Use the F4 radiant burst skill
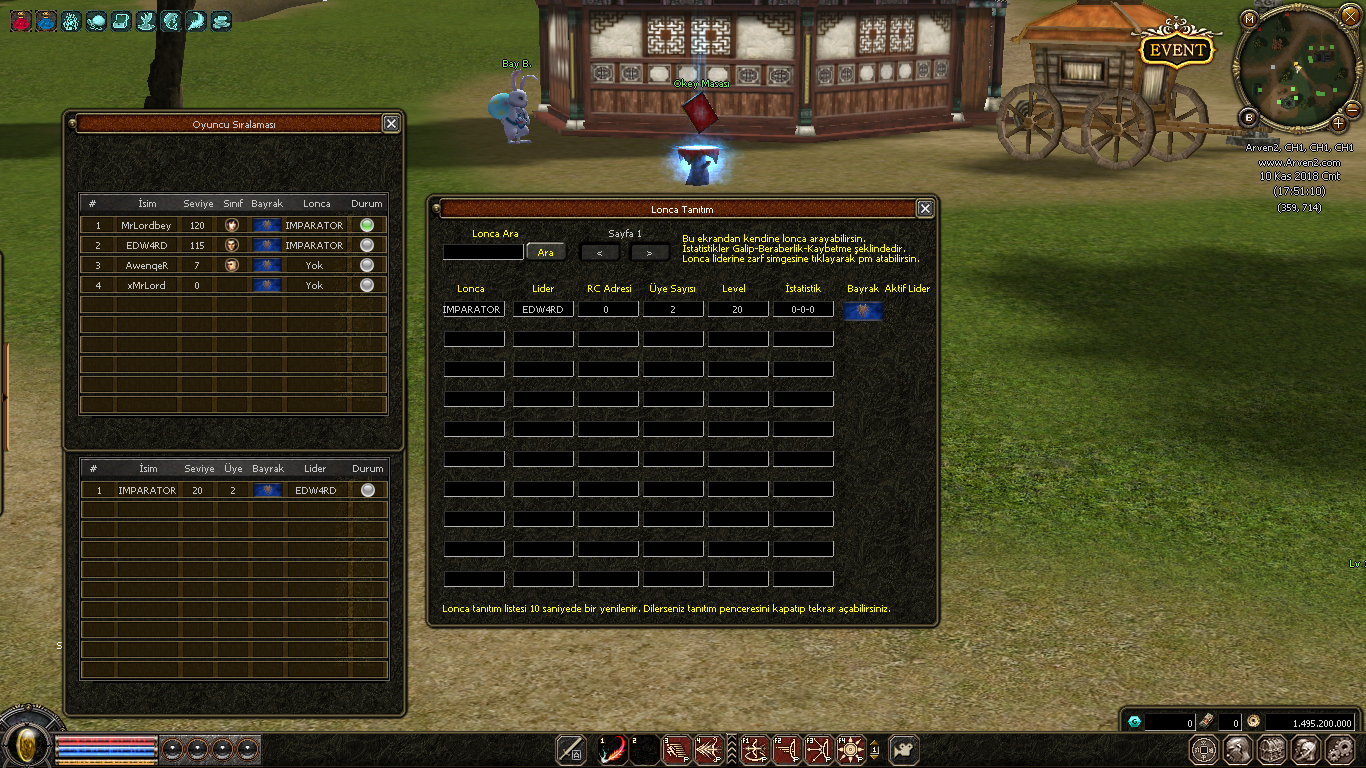 851,749
